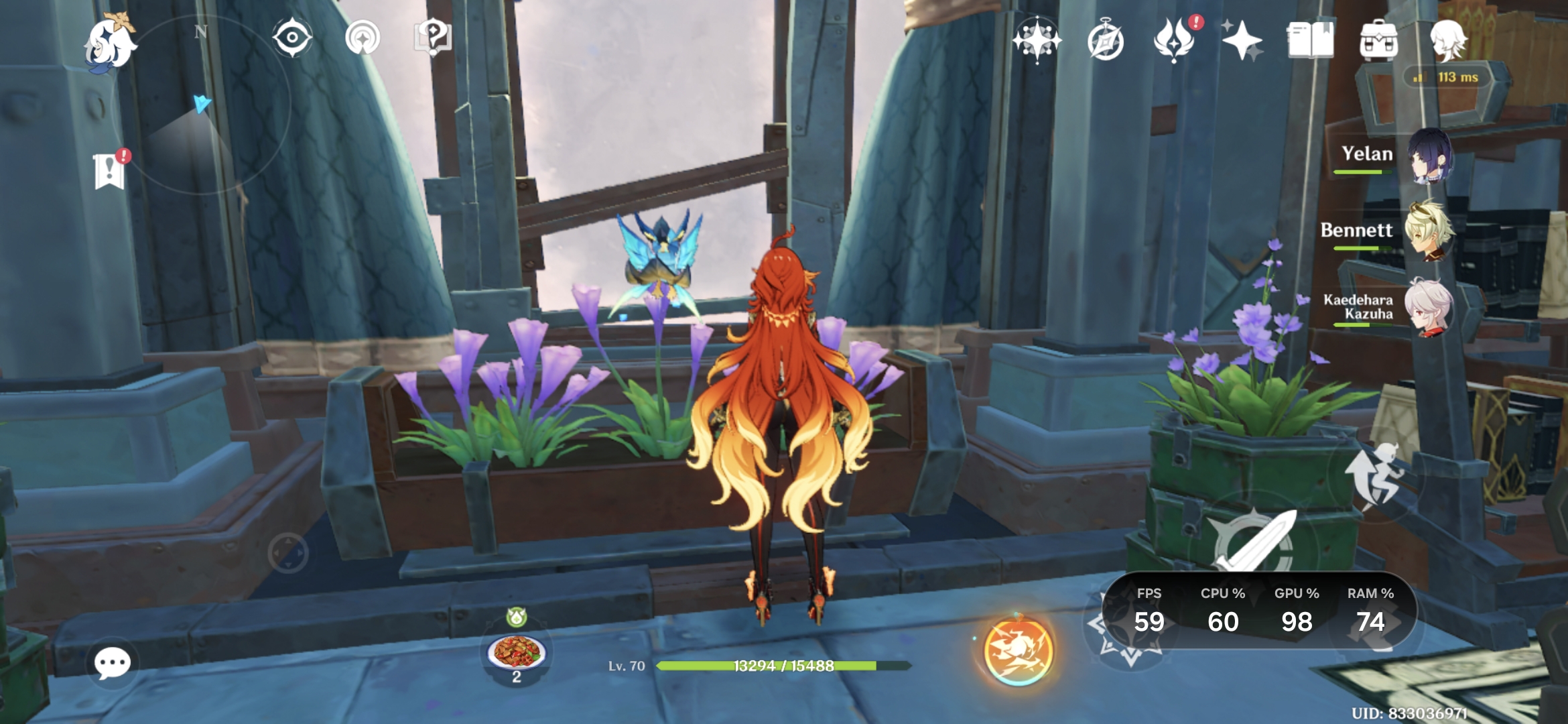Open the chat speech bubble
1568x724 pixels.
pos(112,664)
